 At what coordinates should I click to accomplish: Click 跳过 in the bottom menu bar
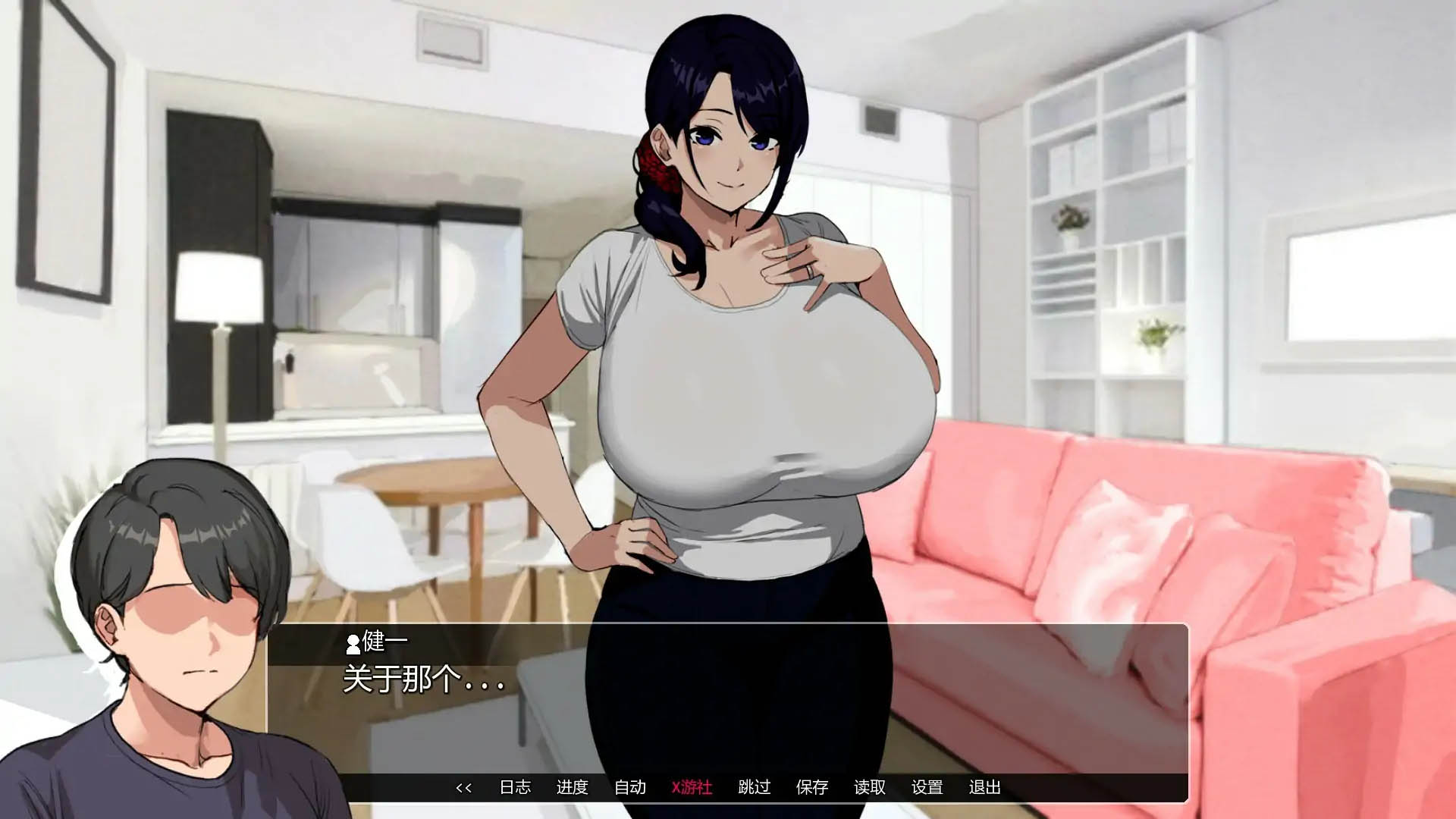coord(755,788)
